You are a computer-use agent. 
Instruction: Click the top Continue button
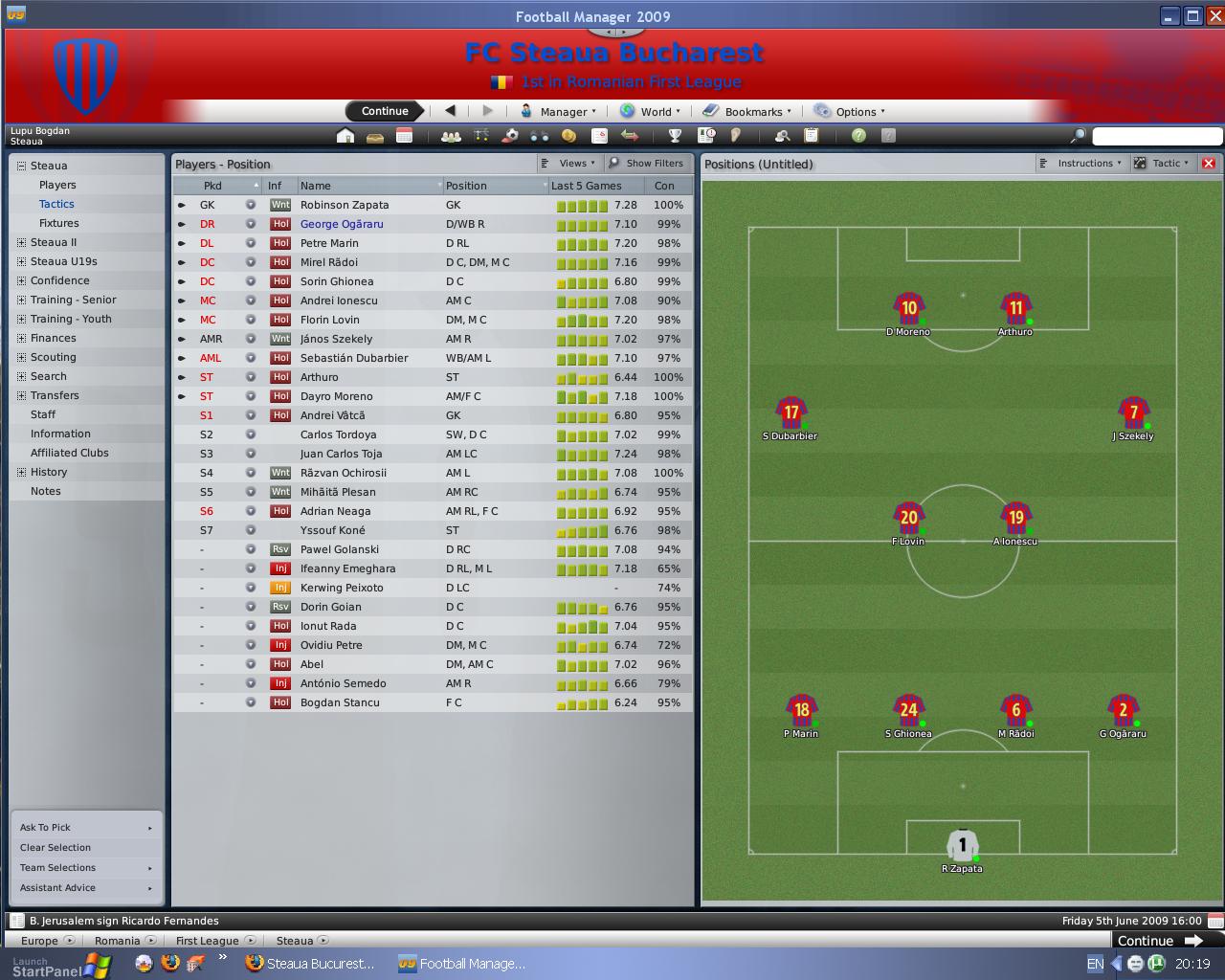[385, 111]
